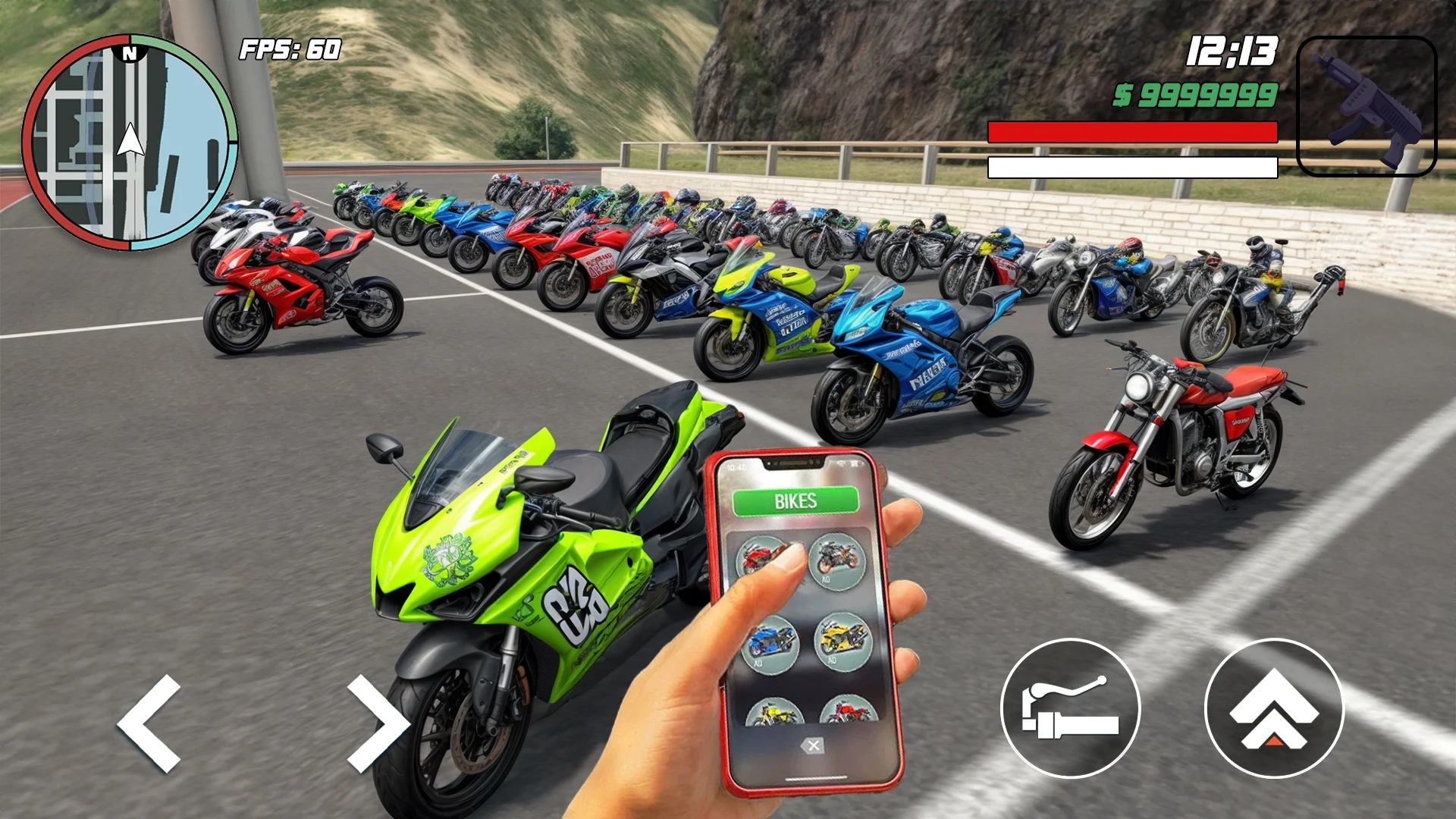
Task: Select the purple gun weapon slot
Action: pyautogui.click(x=1367, y=106)
